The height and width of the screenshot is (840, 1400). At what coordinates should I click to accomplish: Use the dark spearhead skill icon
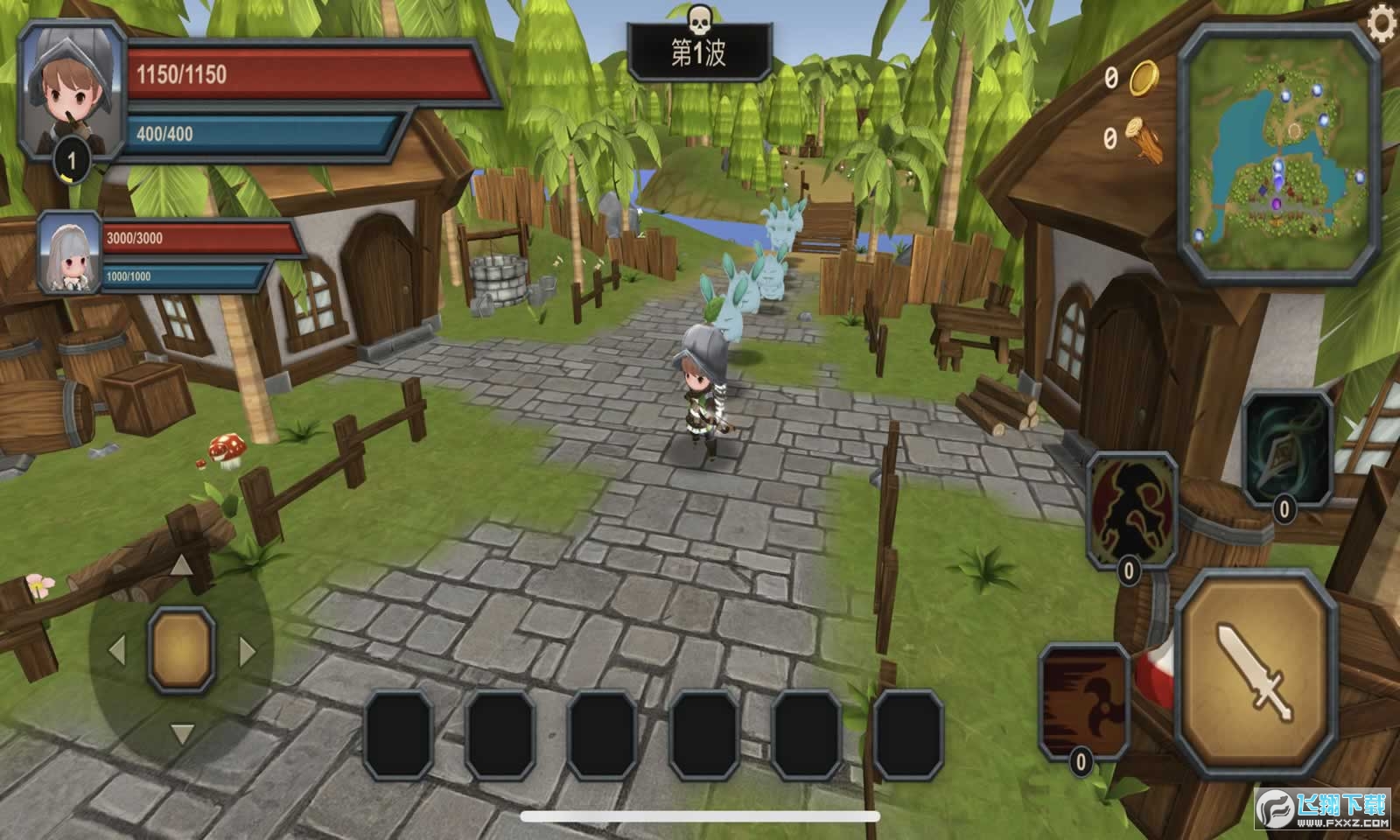coord(1287,447)
